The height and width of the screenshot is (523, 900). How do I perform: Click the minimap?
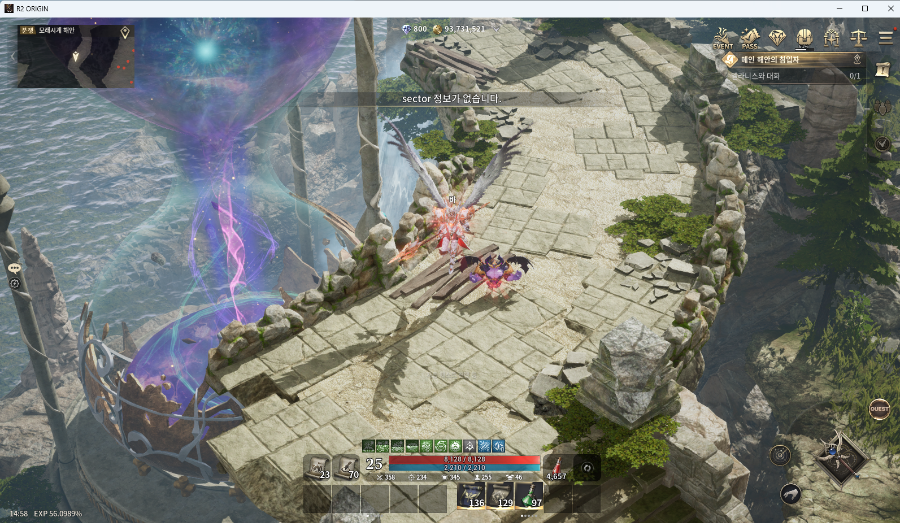[75, 56]
